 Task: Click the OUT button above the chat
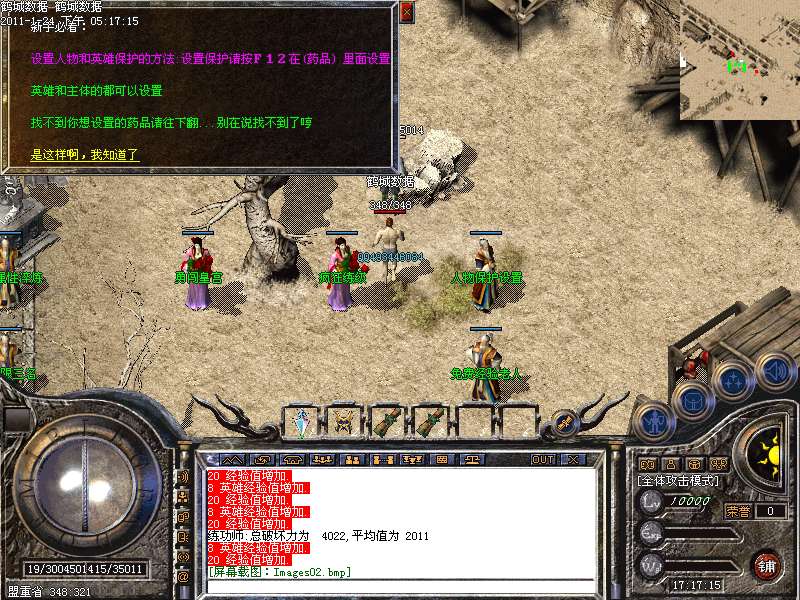(x=542, y=460)
